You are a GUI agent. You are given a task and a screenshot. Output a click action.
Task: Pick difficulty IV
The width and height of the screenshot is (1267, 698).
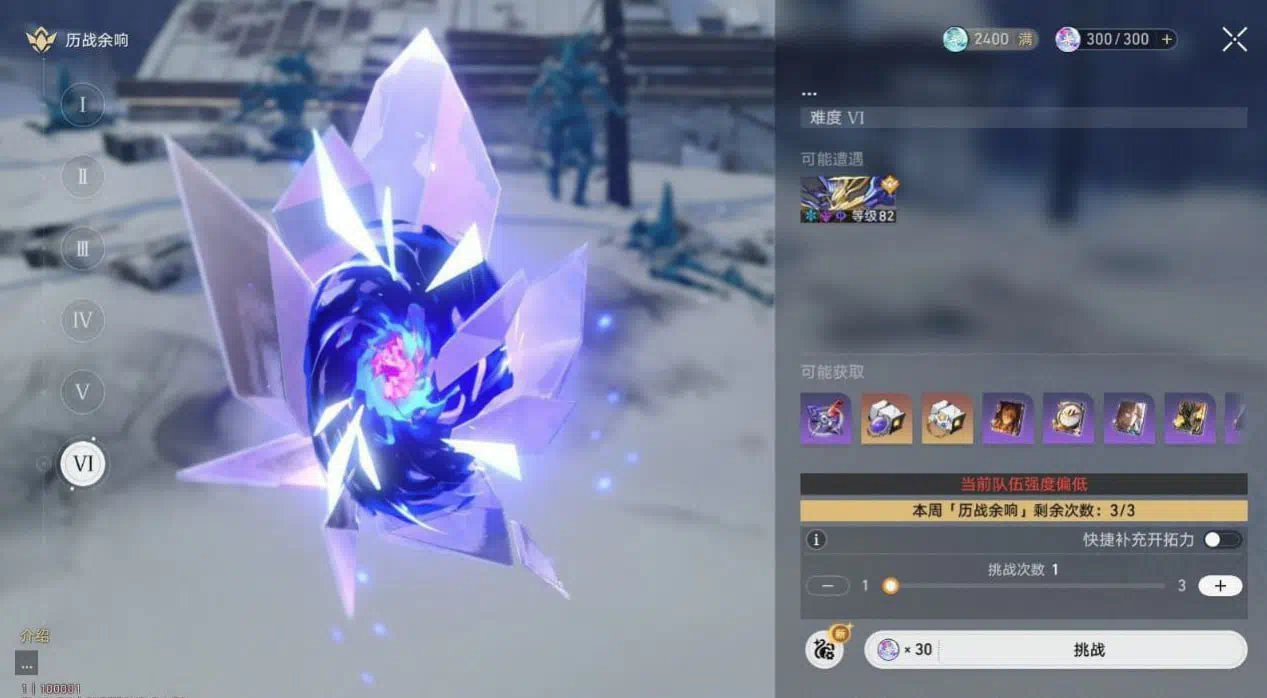pos(83,320)
